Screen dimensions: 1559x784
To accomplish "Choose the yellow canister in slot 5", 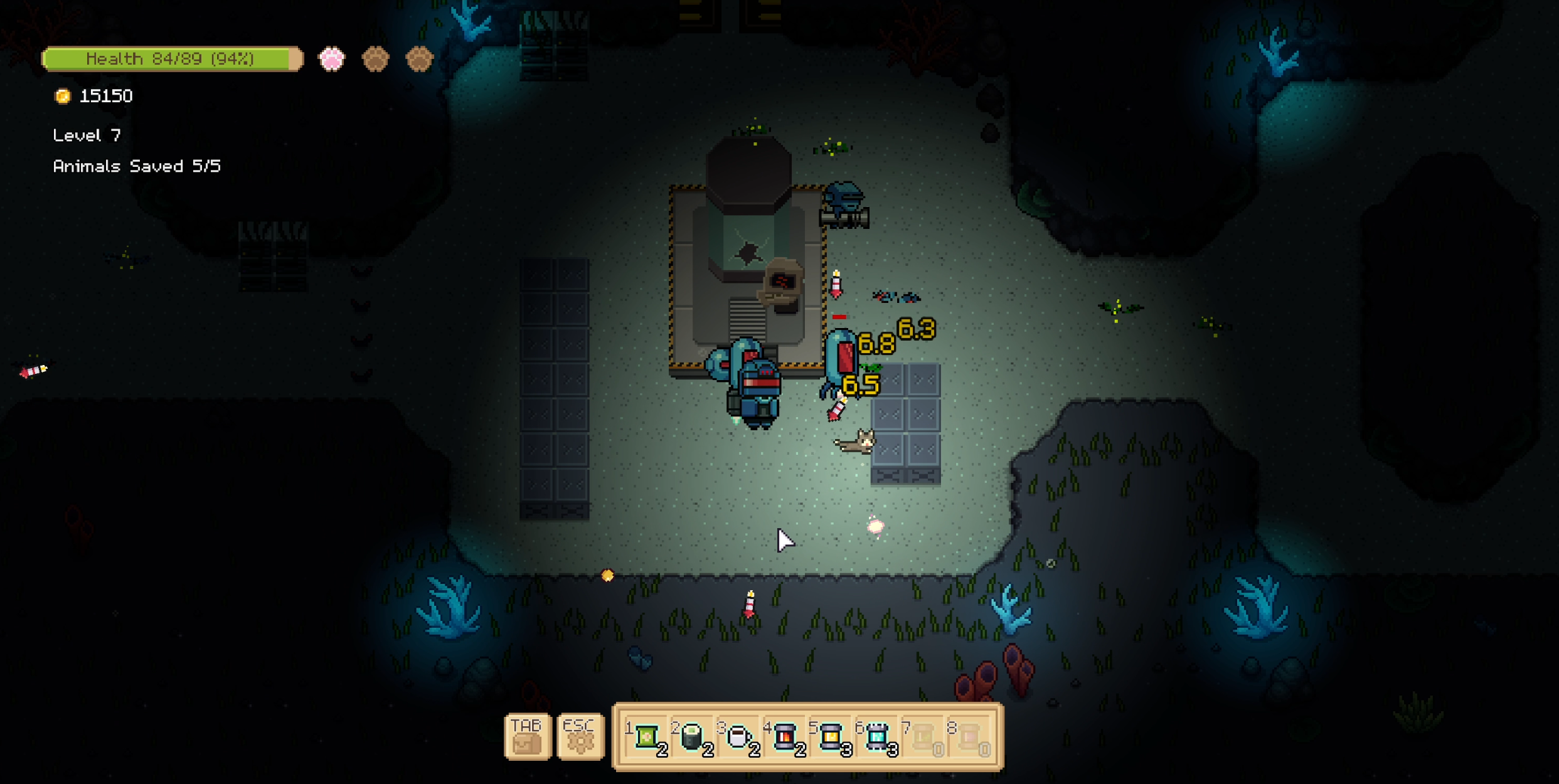I will pyautogui.click(x=831, y=737).
